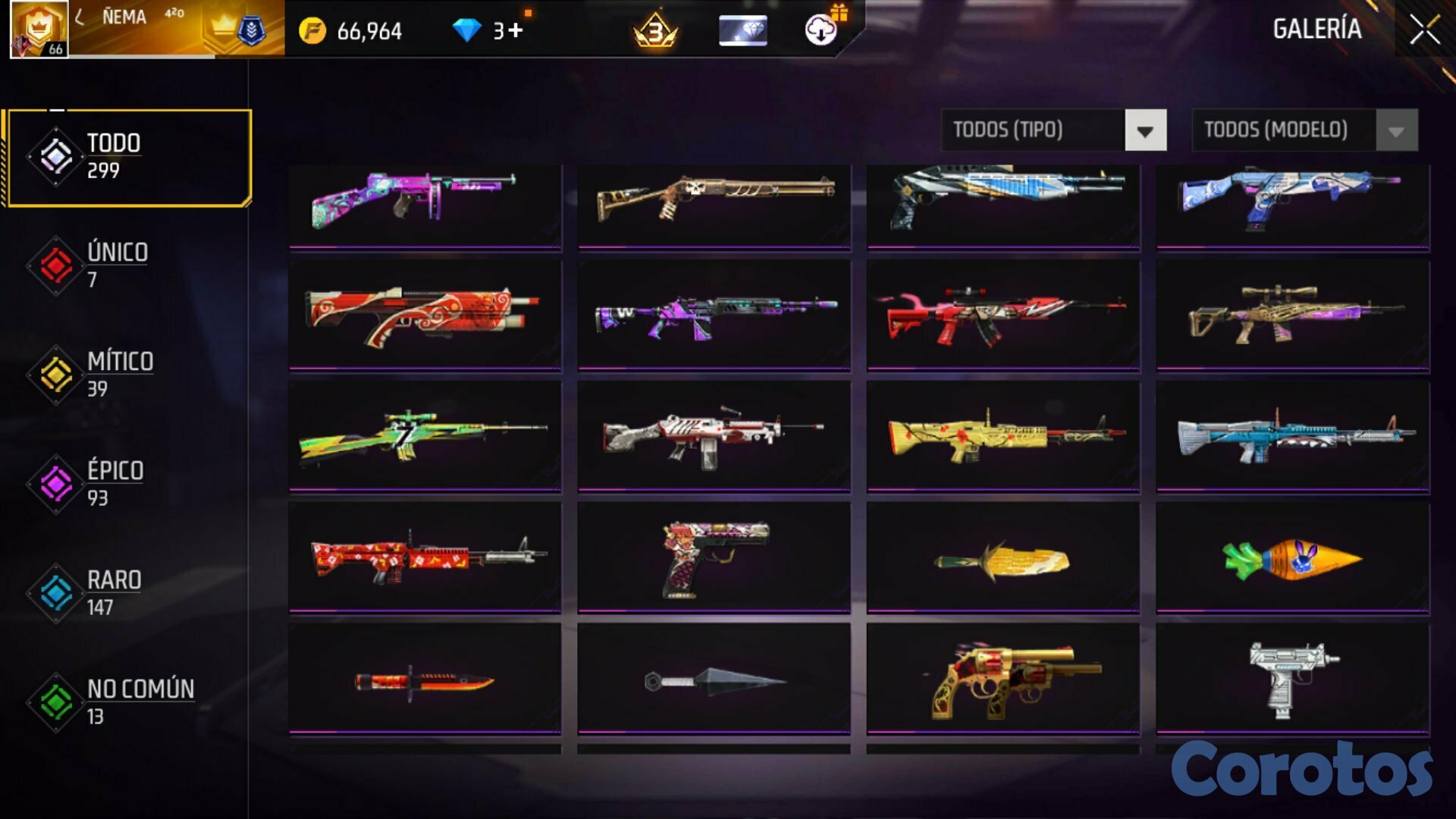Select the TODO category tab

[x=130, y=157]
